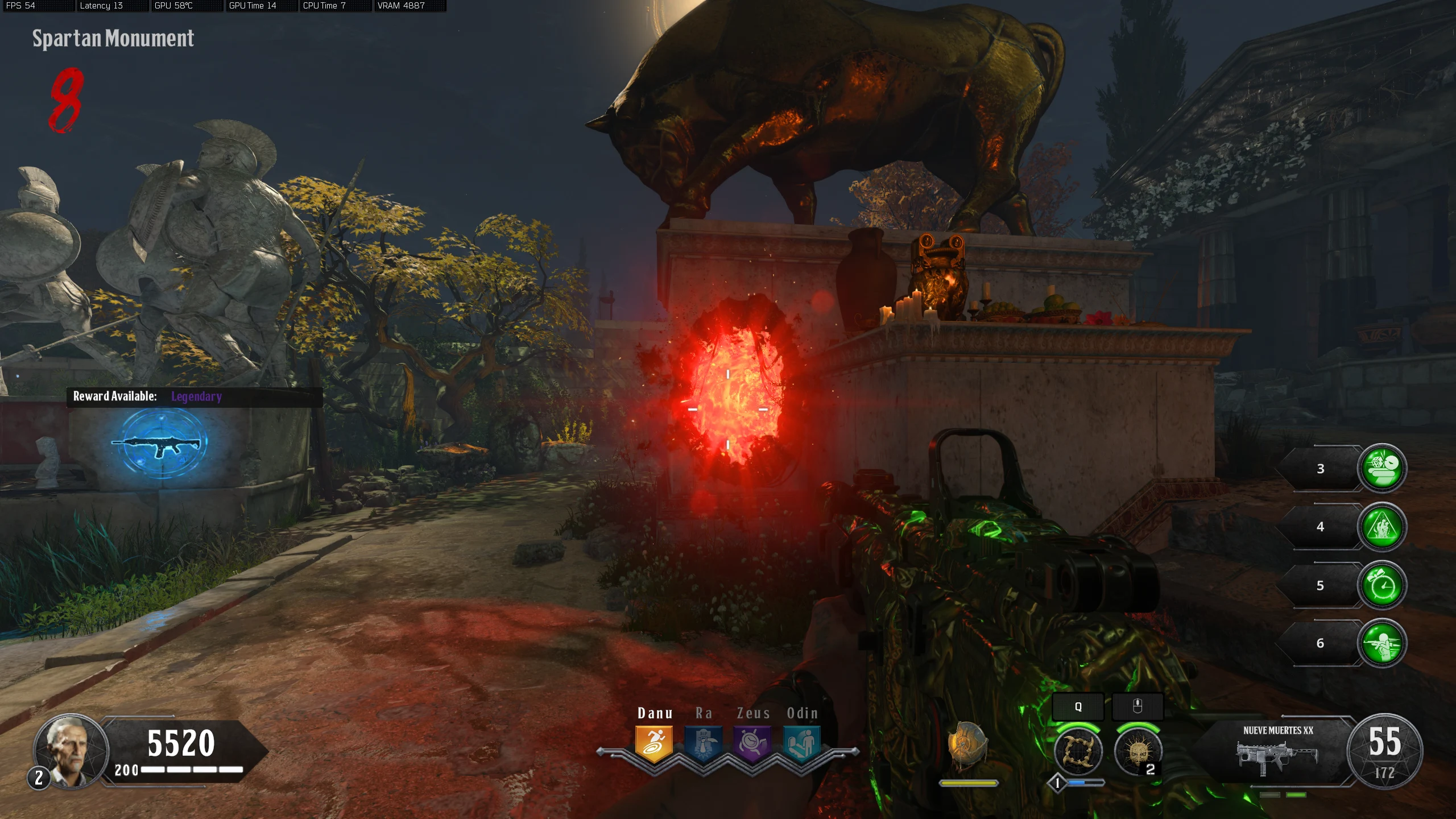Select the spiked skull equipment icon
Screen dimensions: 1456x819
tap(1137, 752)
